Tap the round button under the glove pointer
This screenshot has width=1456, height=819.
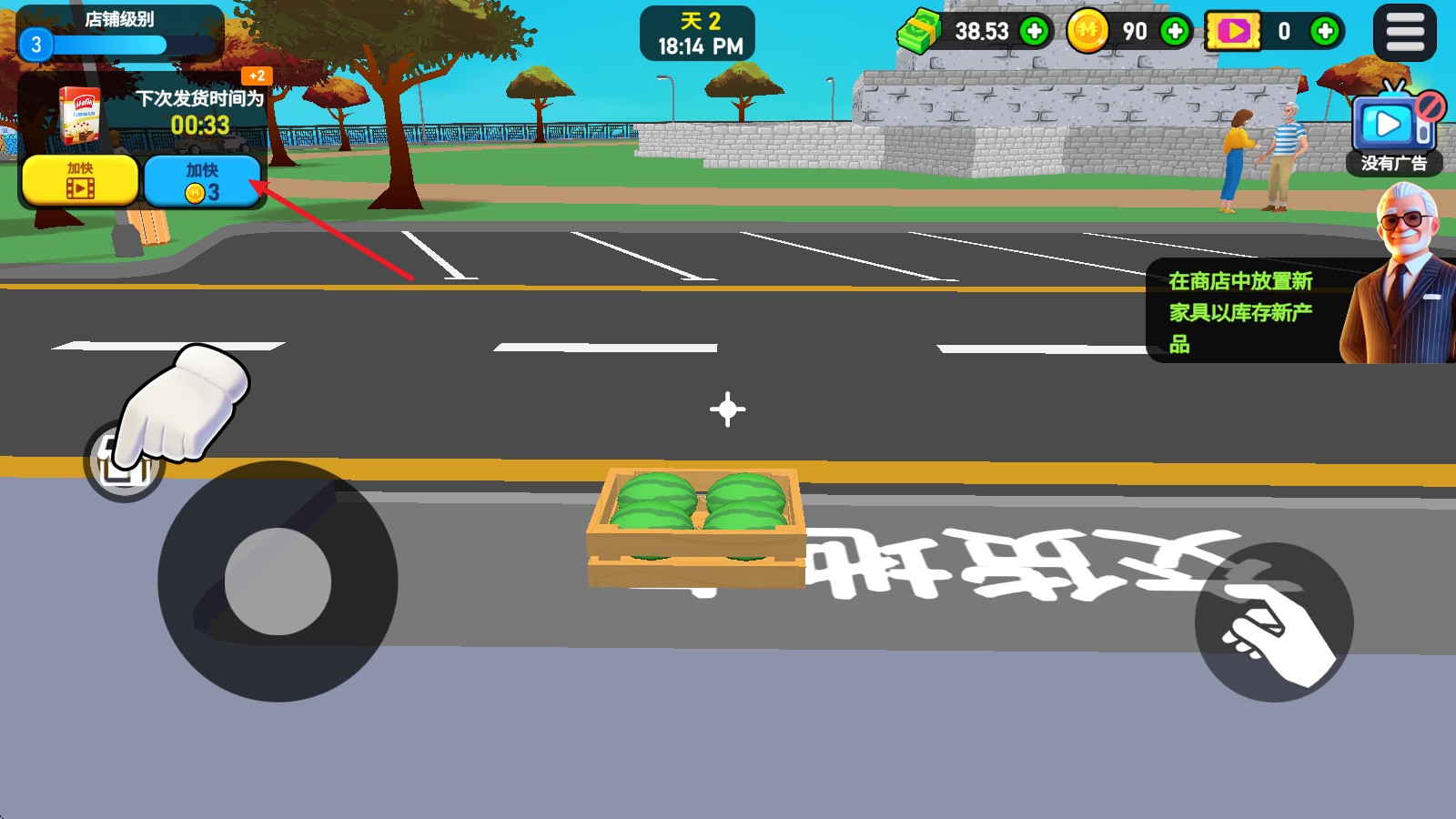tap(124, 462)
